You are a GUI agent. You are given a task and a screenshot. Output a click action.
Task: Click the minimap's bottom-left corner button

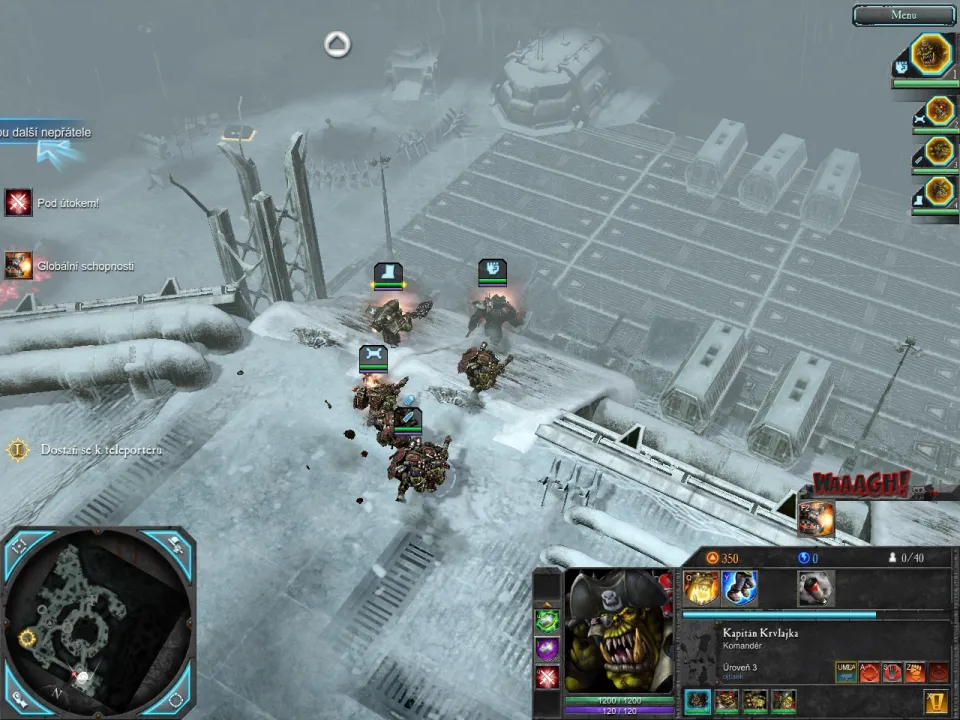(x=21, y=698)
